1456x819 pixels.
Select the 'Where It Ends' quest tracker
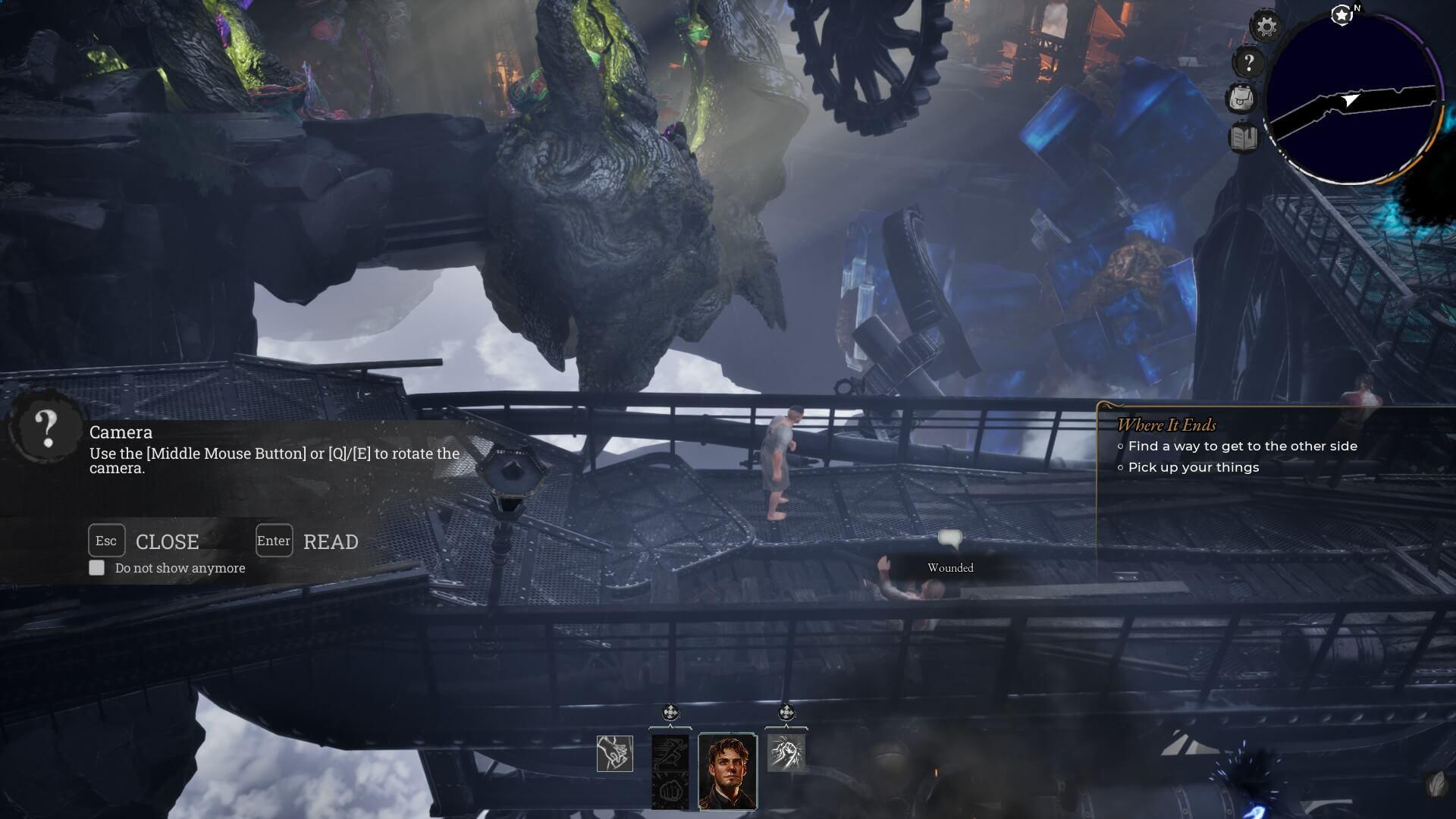1166,425
